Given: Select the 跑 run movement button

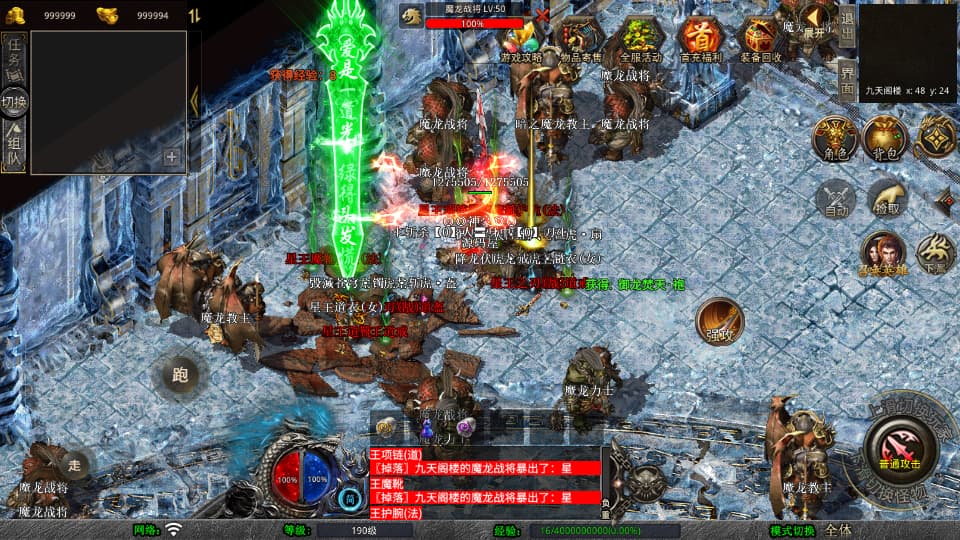Looking at the screenshot, I should click(x=180, y=375).
